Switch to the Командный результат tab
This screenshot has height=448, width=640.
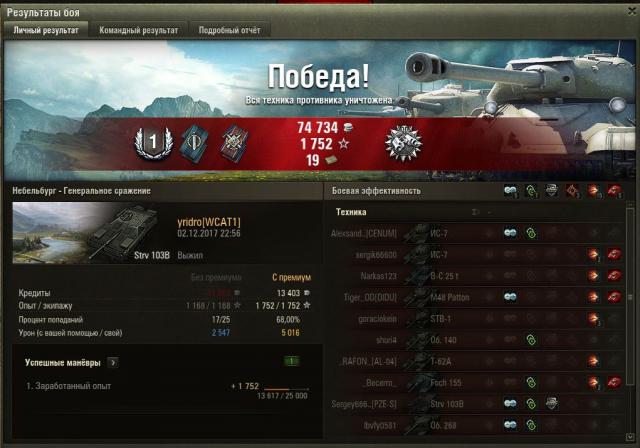click(138, 31)
